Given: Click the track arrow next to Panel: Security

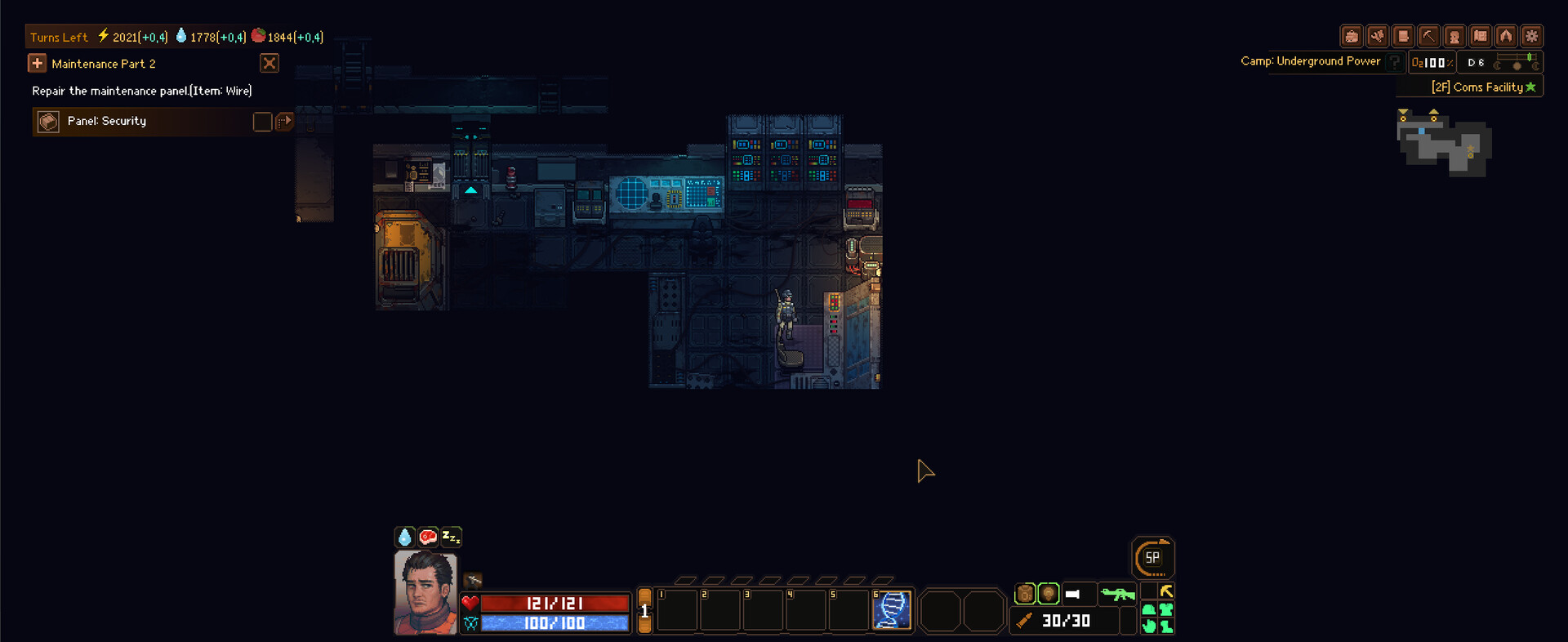Looking at the screenshot, I should point(285,121).
